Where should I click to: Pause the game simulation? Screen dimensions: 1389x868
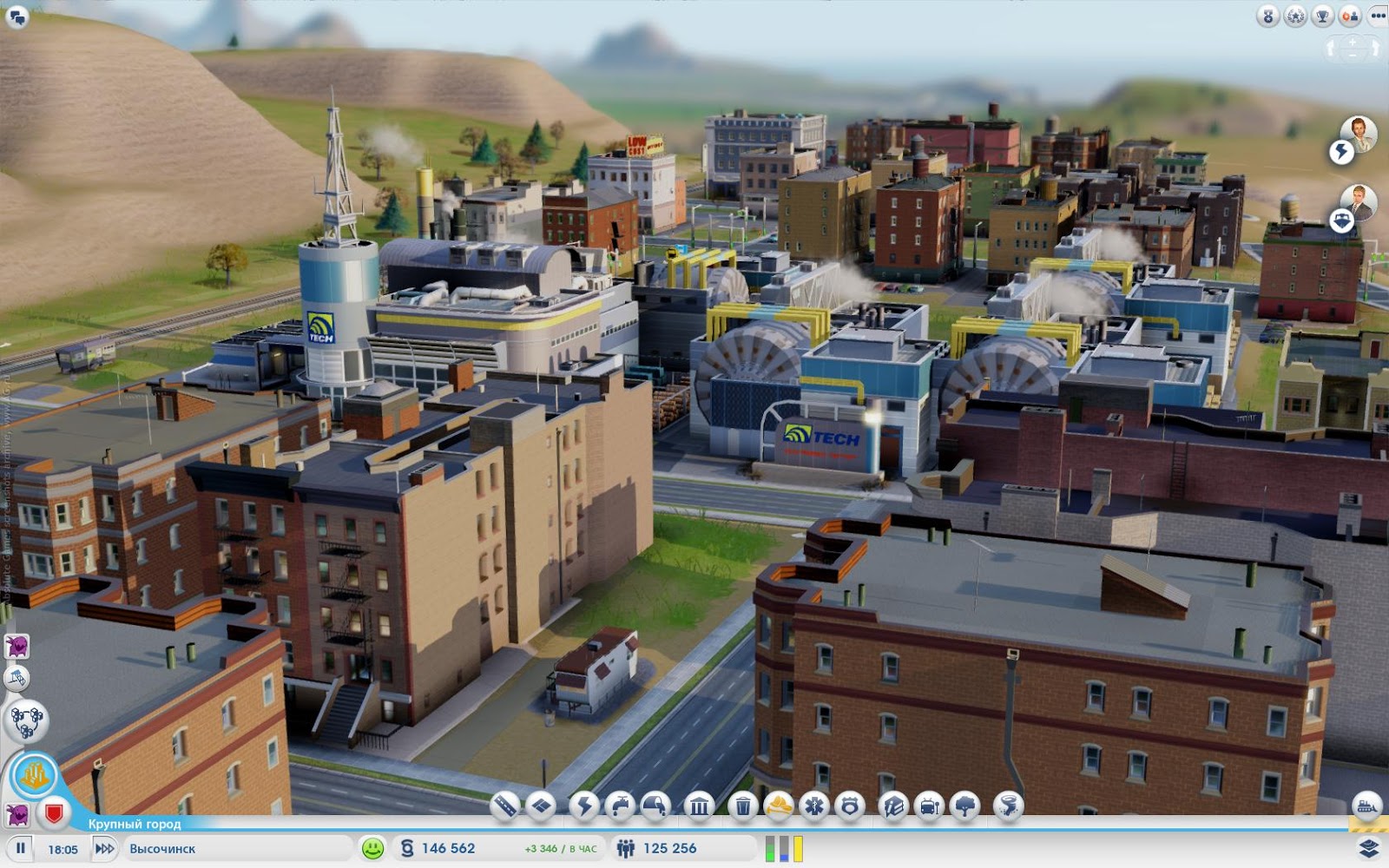[x=22, y=849]
